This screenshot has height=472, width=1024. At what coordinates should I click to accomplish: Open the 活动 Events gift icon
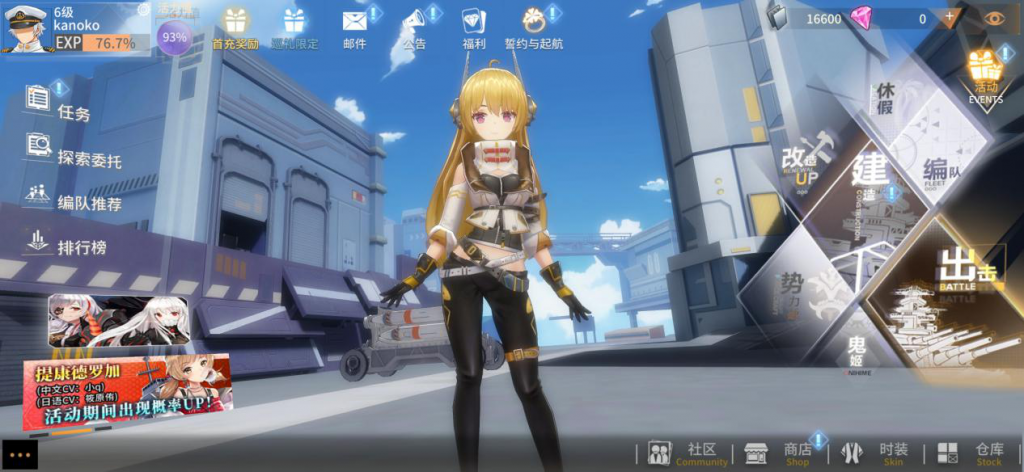click(x=985, y=74)
